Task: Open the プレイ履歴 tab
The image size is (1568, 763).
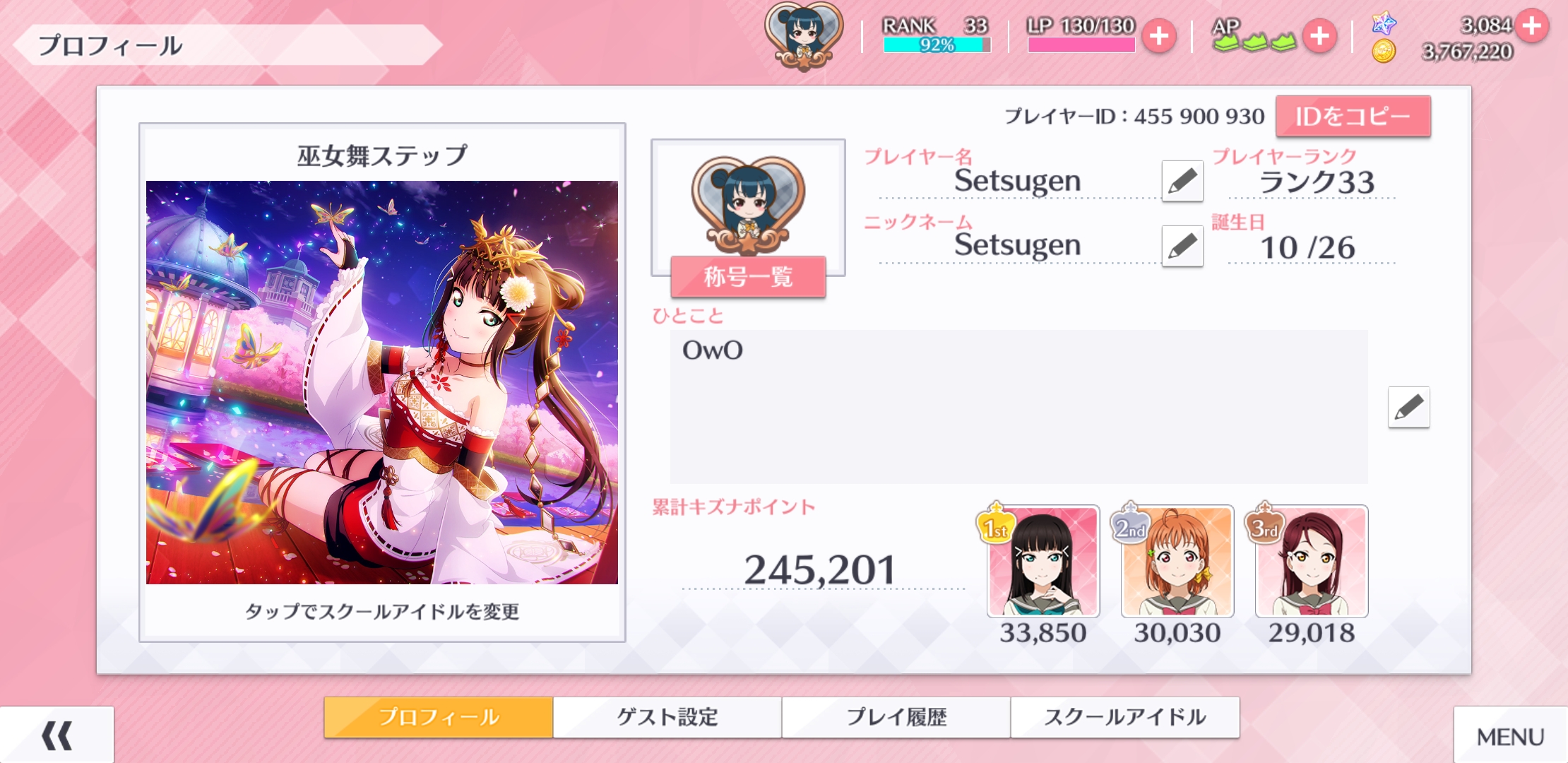Action: (x=896, y=717)
